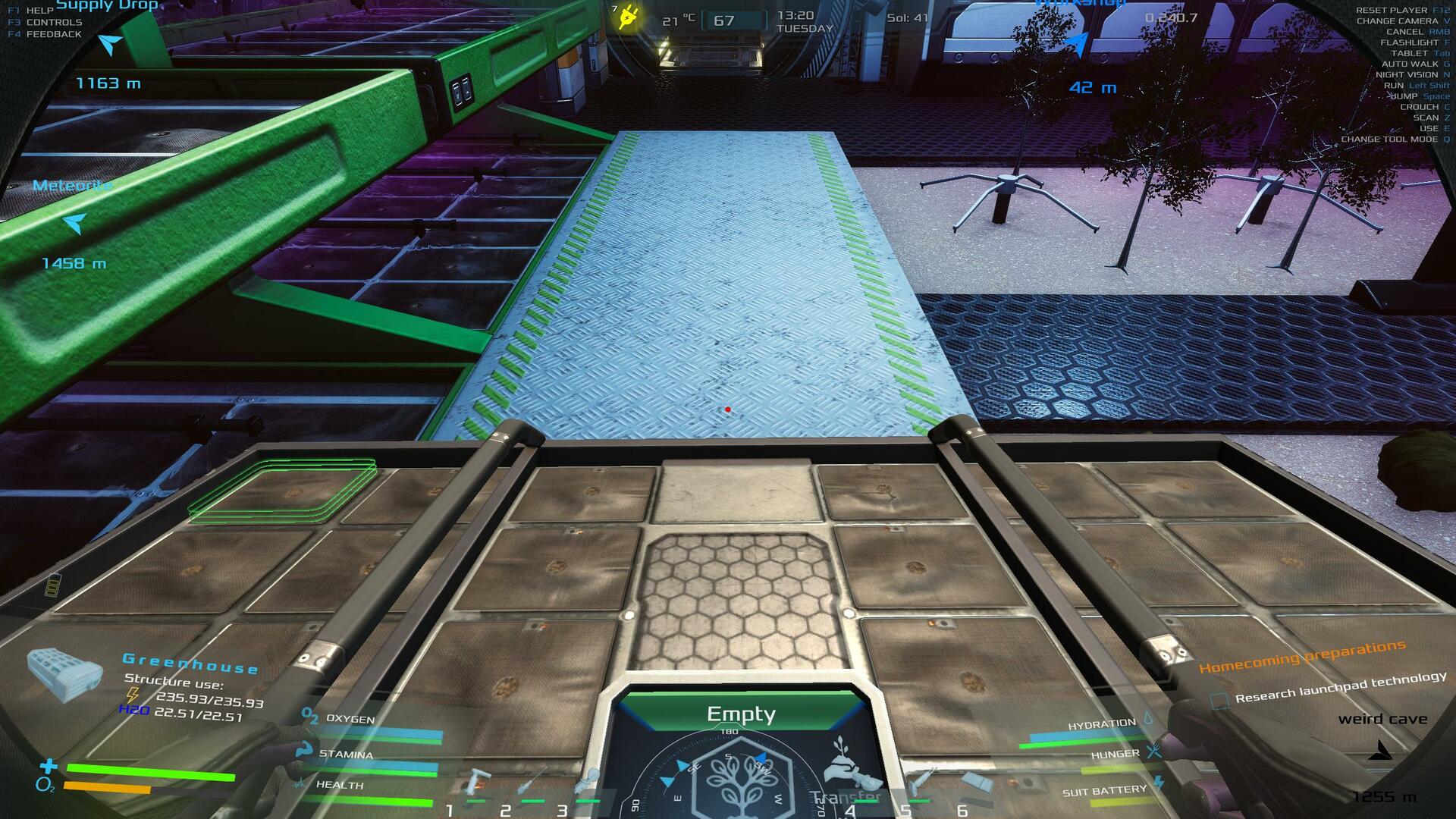Click the weird cave waypoint marker

tap(1382, 751)
